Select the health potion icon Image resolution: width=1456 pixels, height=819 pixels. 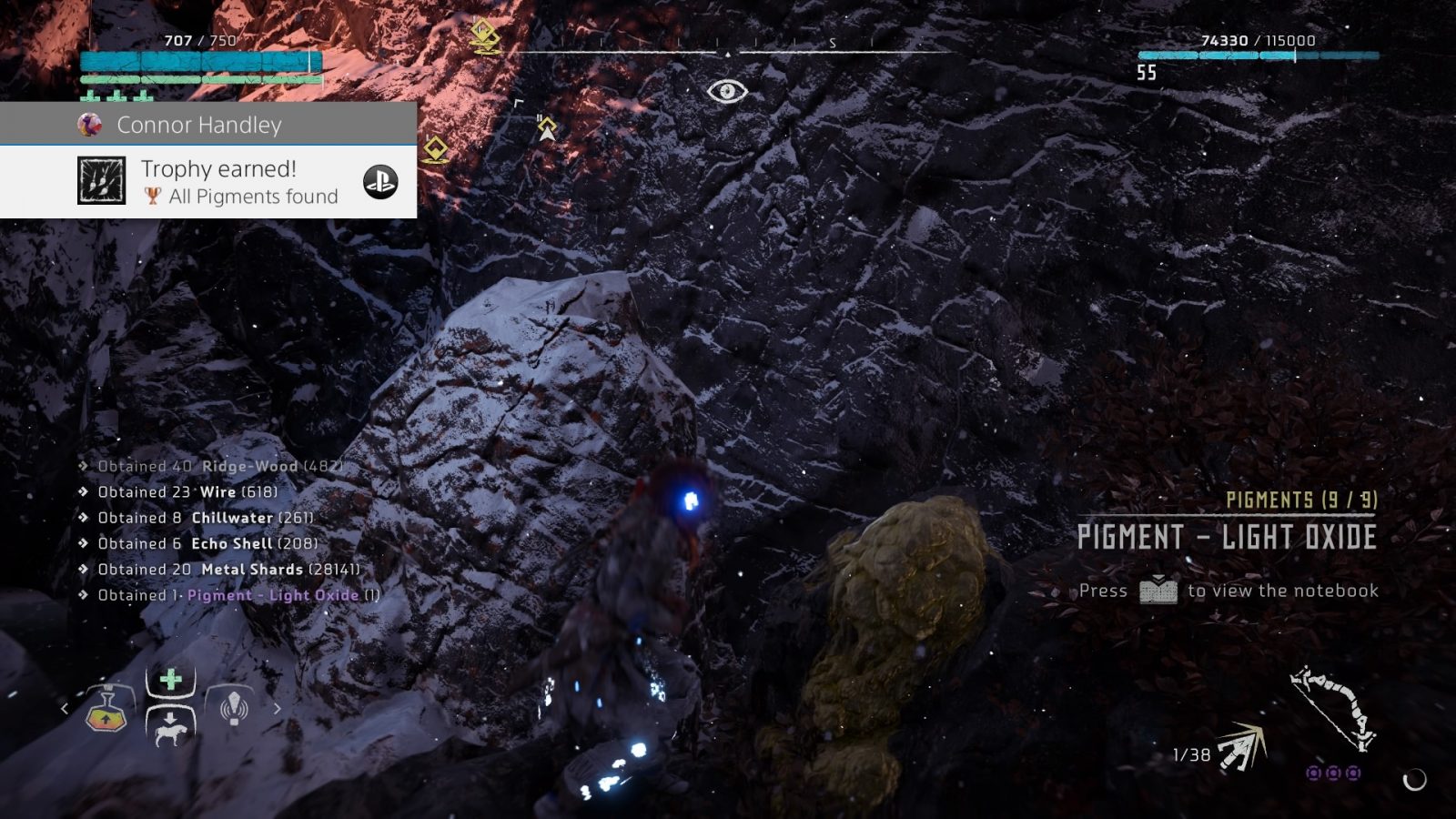107,719
